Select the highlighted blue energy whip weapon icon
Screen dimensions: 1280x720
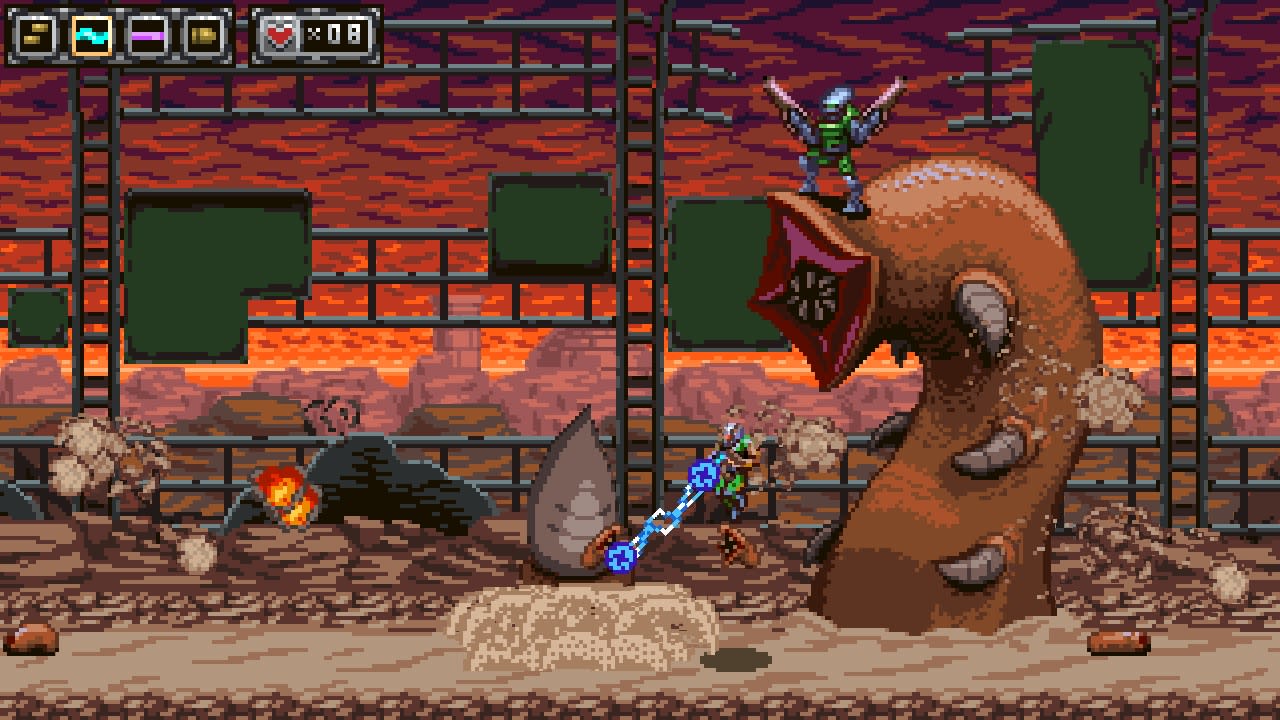(92, 34)
